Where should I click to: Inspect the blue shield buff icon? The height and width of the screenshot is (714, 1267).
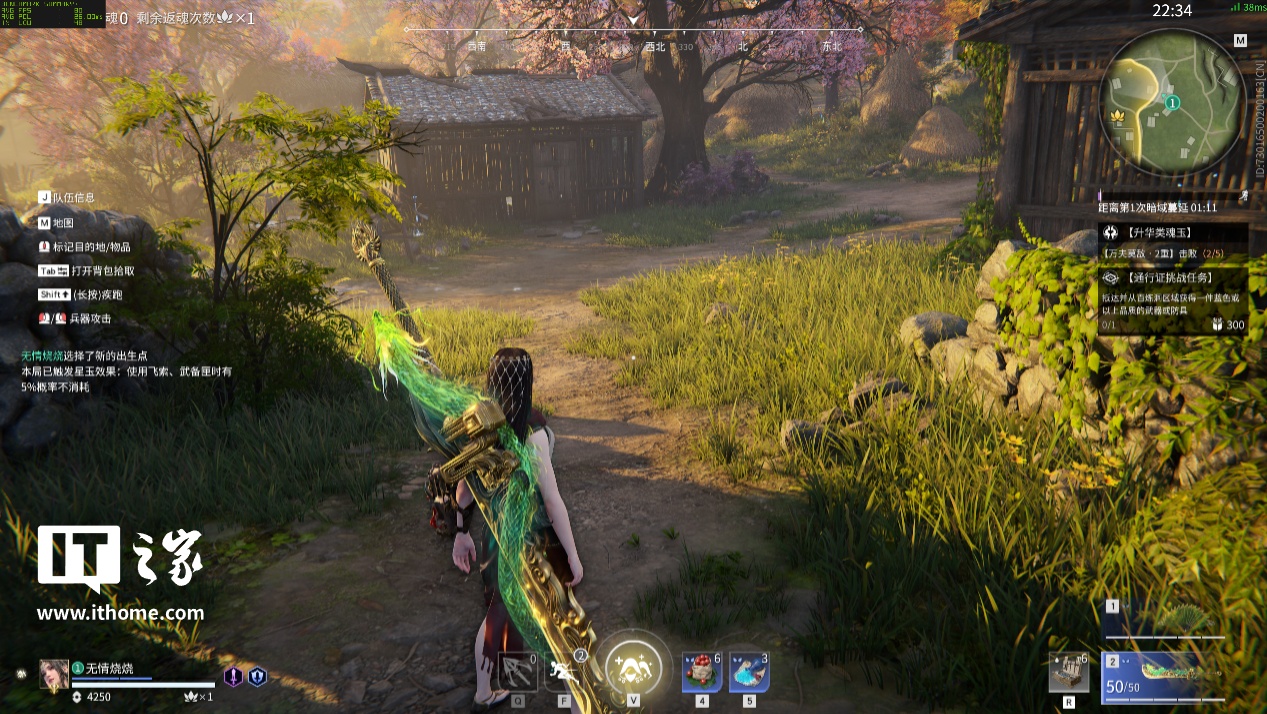257,677
